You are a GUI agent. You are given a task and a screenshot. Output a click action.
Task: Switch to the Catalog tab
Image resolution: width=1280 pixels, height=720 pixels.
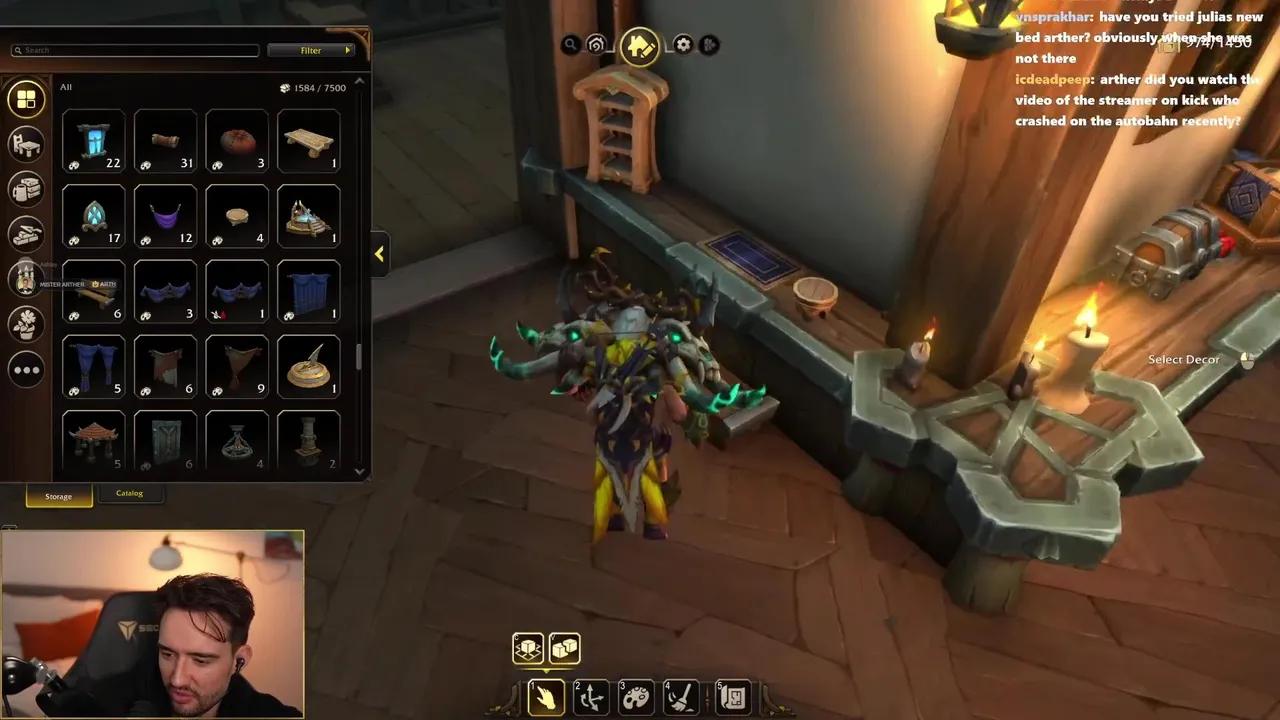click(x=130, y=492)
